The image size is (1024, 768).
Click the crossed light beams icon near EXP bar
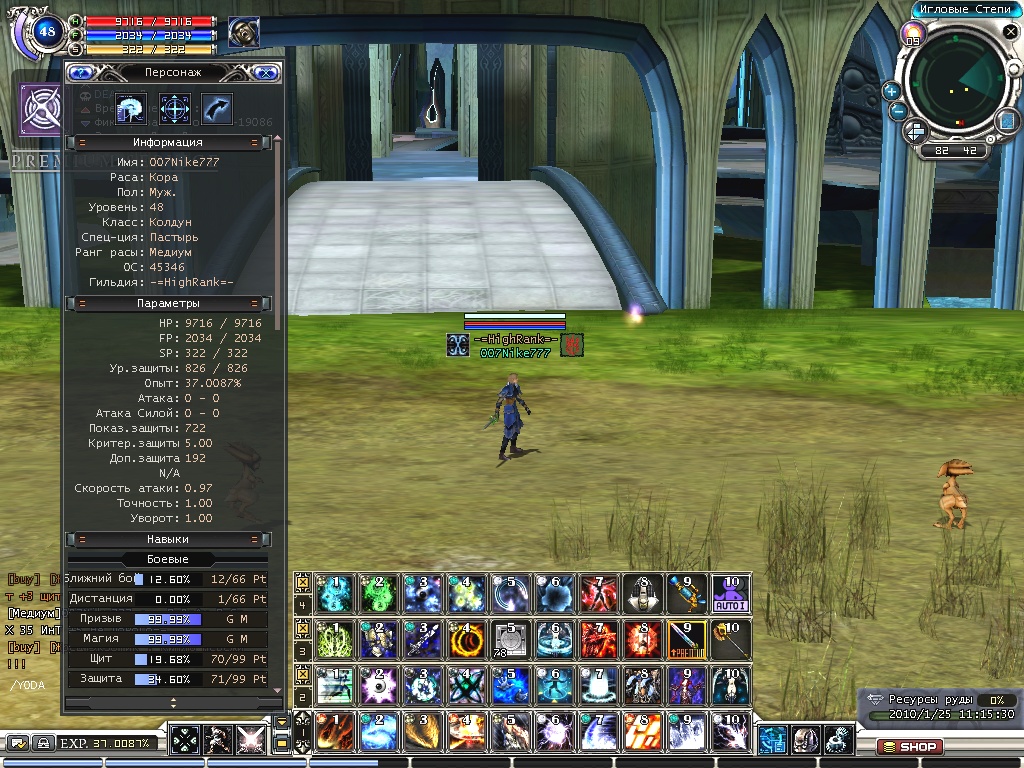coord(249,740)
